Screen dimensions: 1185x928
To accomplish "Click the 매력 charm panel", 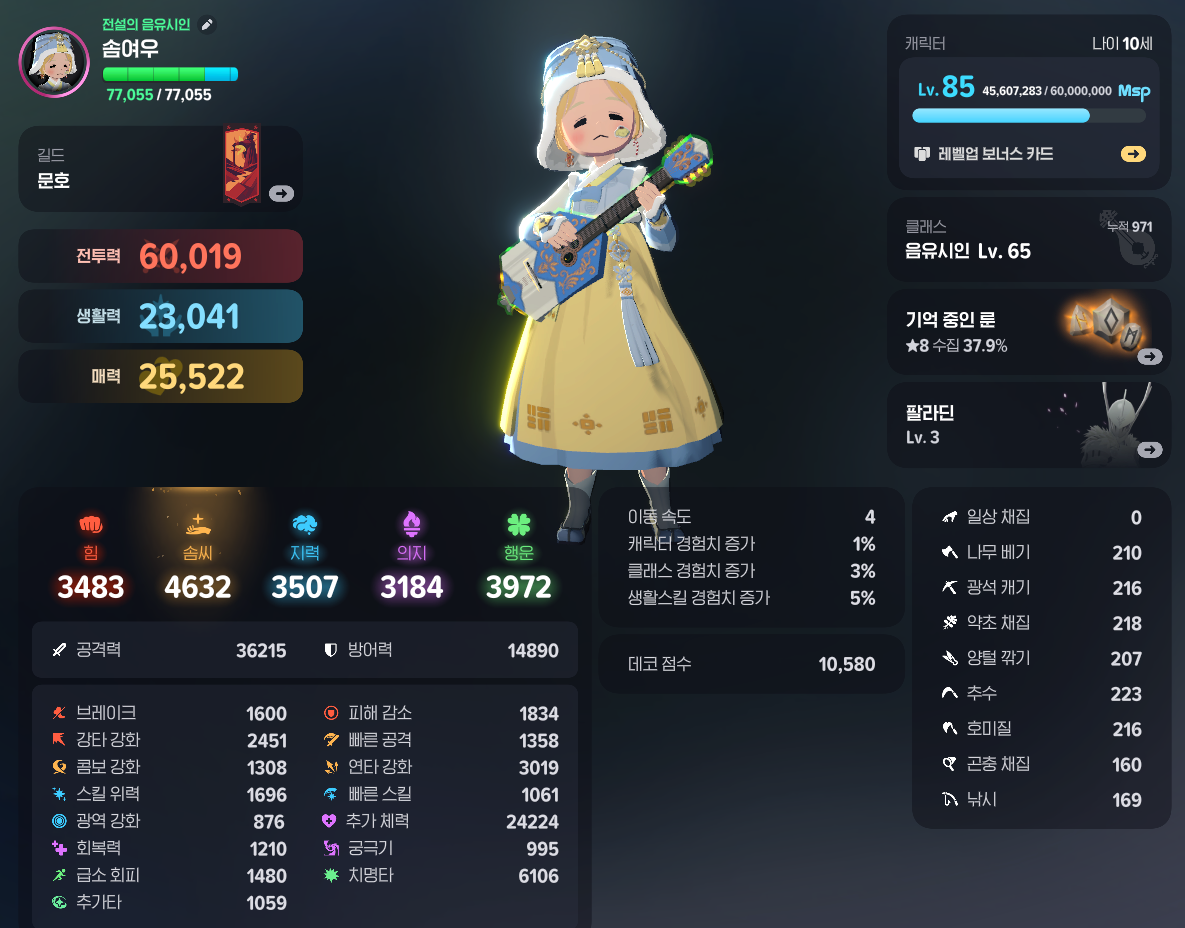I will pyautogui.click(x=160, y=376).
